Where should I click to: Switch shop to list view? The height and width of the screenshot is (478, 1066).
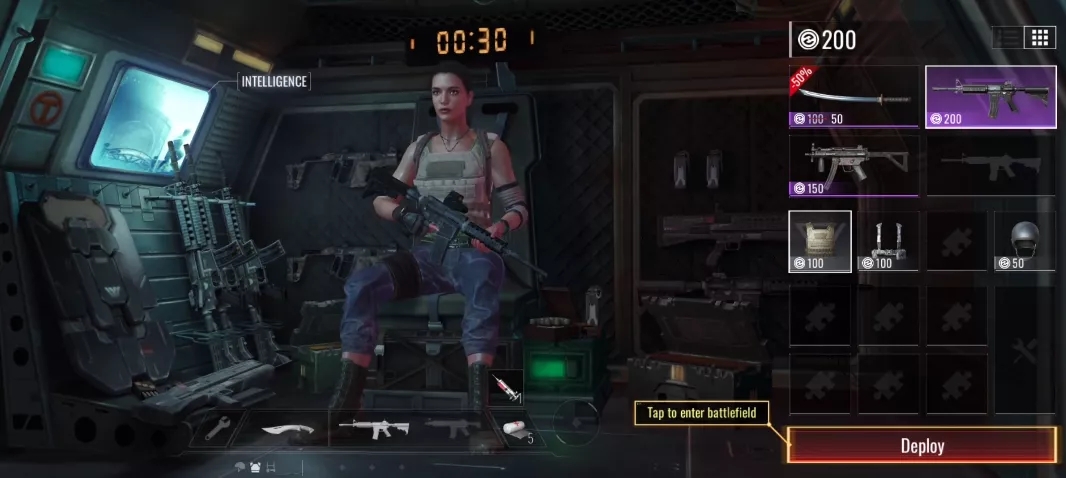[x=1008, y=38]
